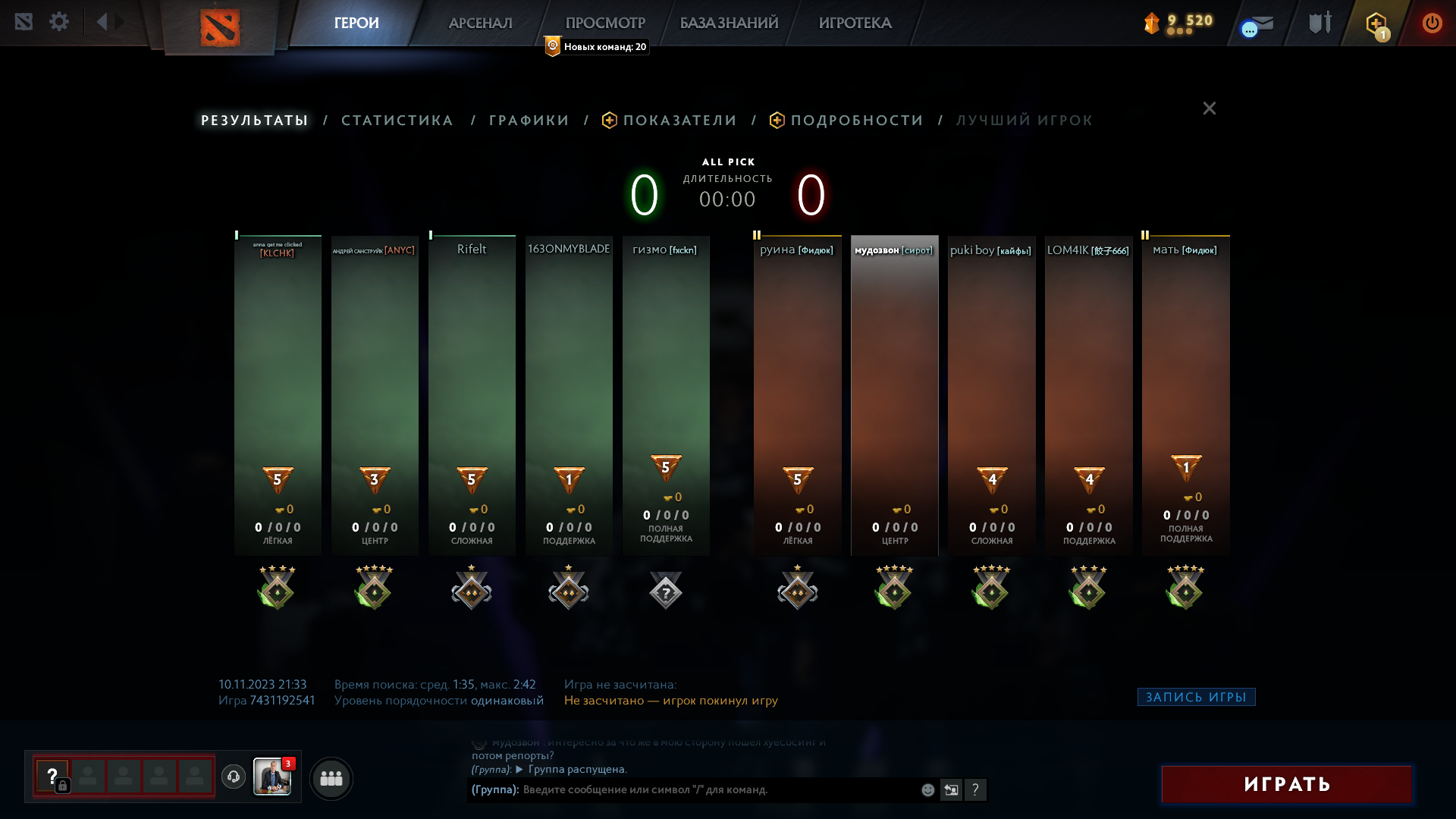Open the БАЗА ЗНАНИЙ menu item
This screenshot has width=1456, height=819.
click(726, 23)
